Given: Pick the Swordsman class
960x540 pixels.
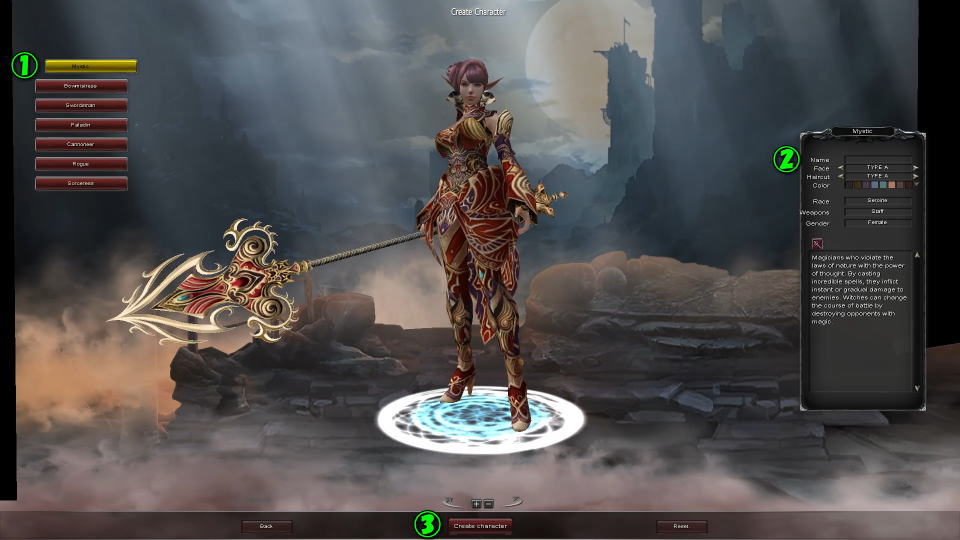Looking at the screenshot, I should click(81, 105).
